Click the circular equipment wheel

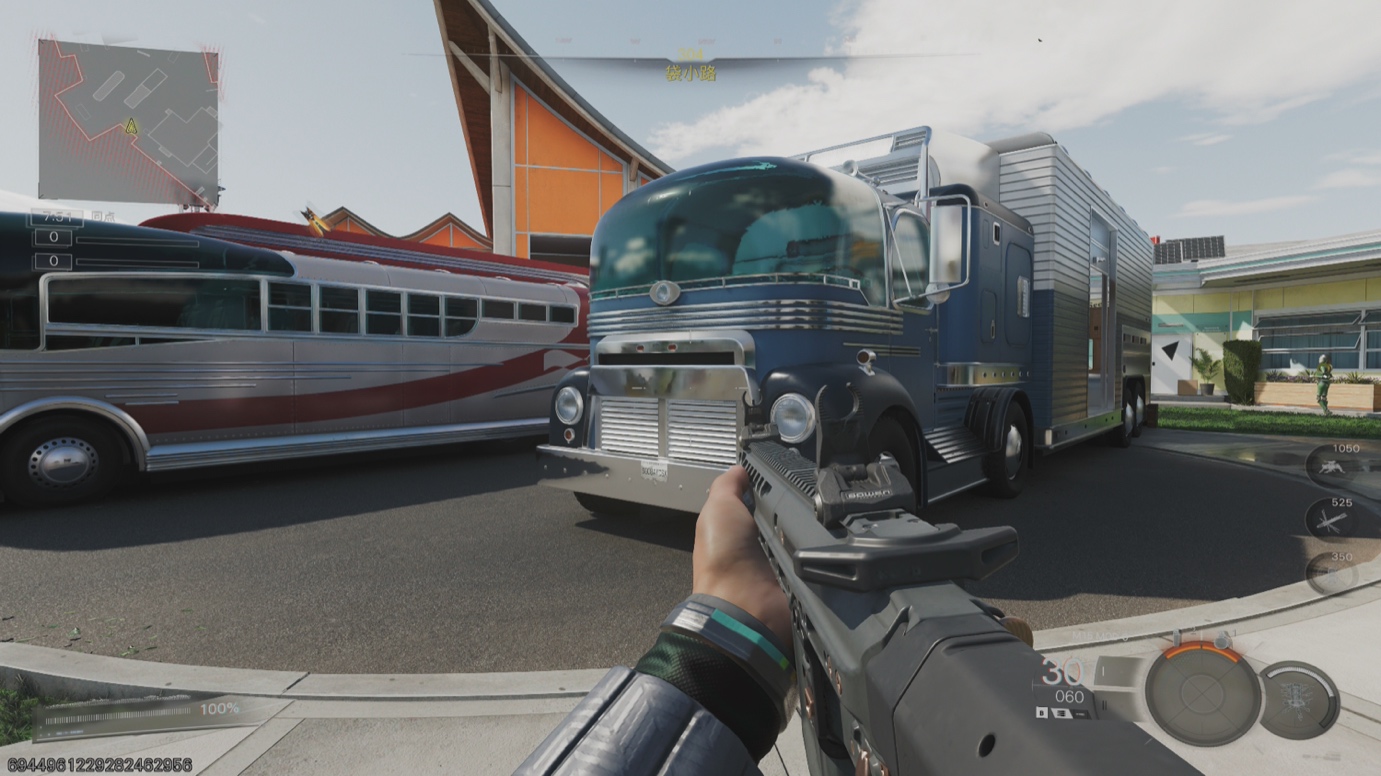1202,693
